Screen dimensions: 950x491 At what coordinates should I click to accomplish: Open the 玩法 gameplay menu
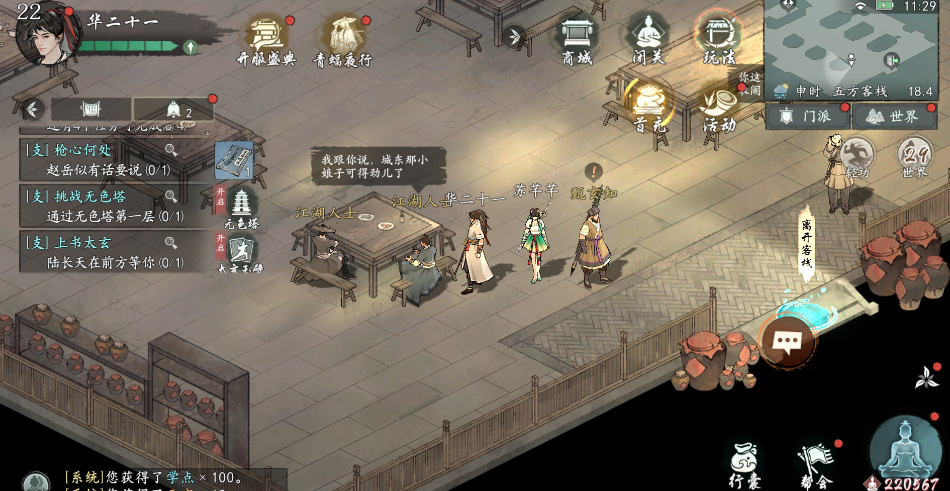(x=718, y=38)
